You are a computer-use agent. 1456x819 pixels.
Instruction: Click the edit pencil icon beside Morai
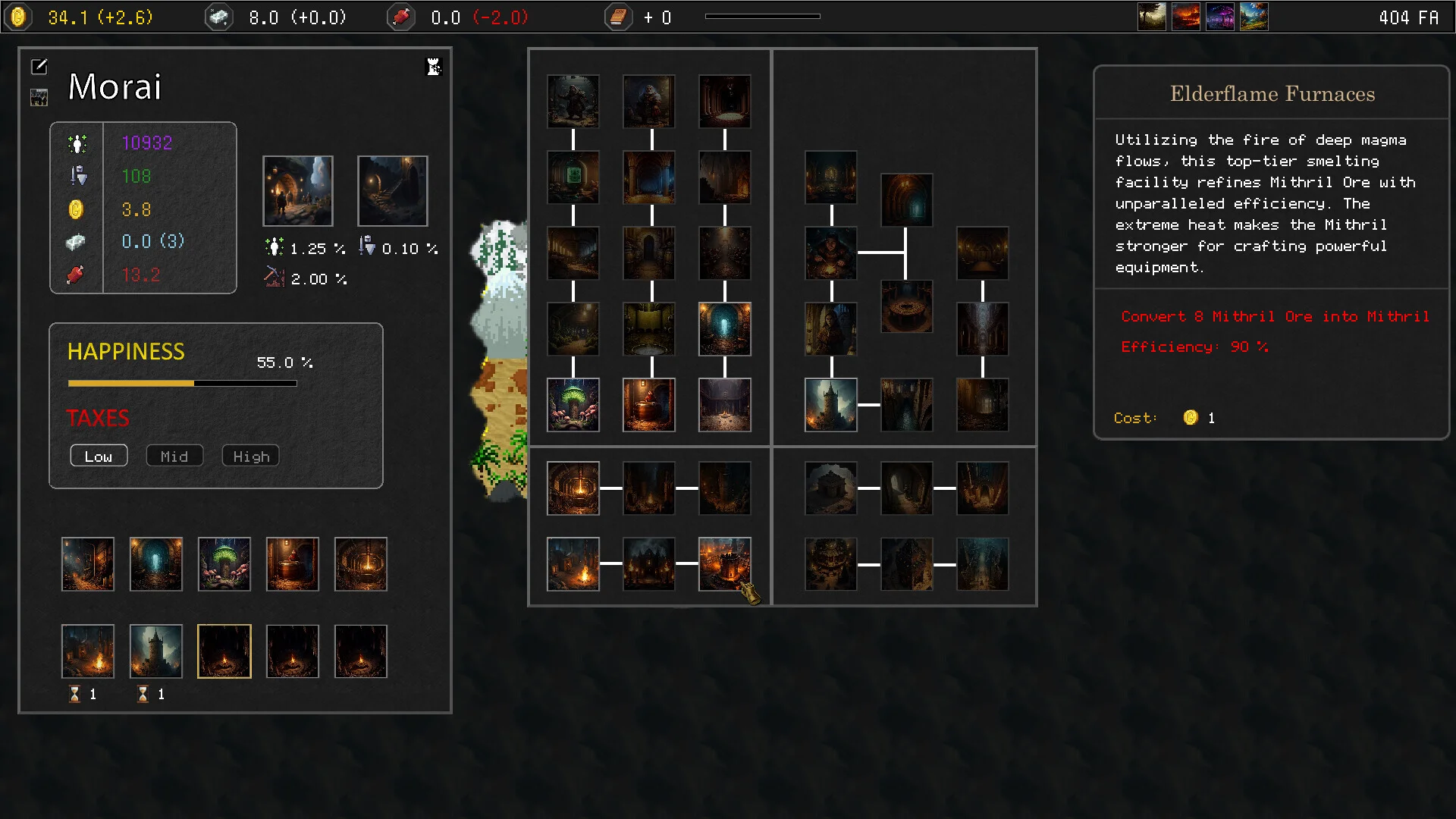[x=39, y=67]
